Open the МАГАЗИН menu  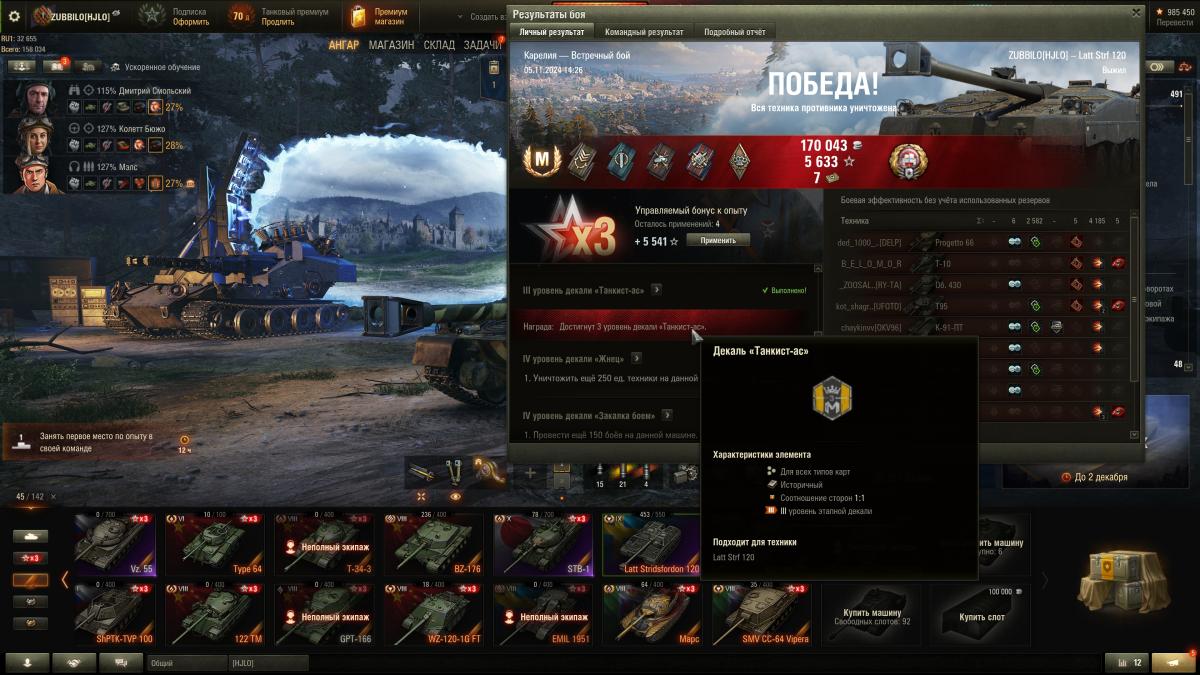(x=391, y=45)
